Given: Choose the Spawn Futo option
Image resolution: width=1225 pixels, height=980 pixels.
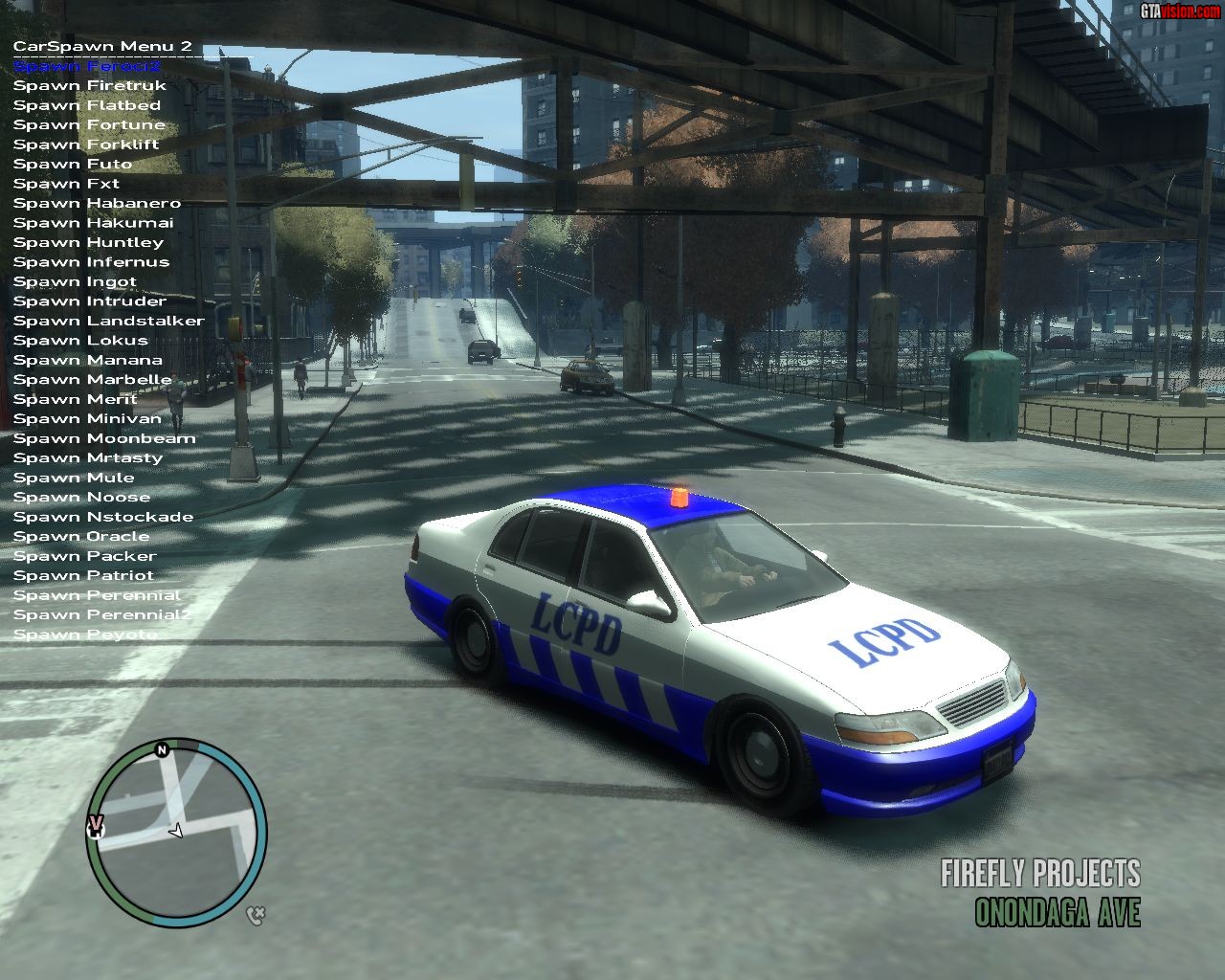Looking at the screenshot, I should 73,164.
